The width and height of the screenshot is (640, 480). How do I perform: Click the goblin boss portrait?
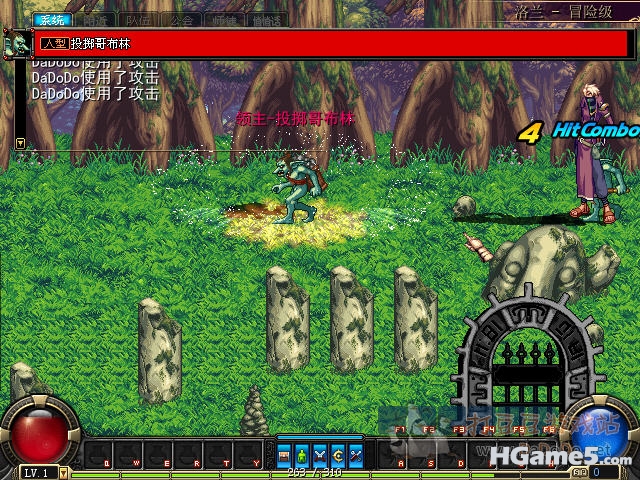(16, 44)
